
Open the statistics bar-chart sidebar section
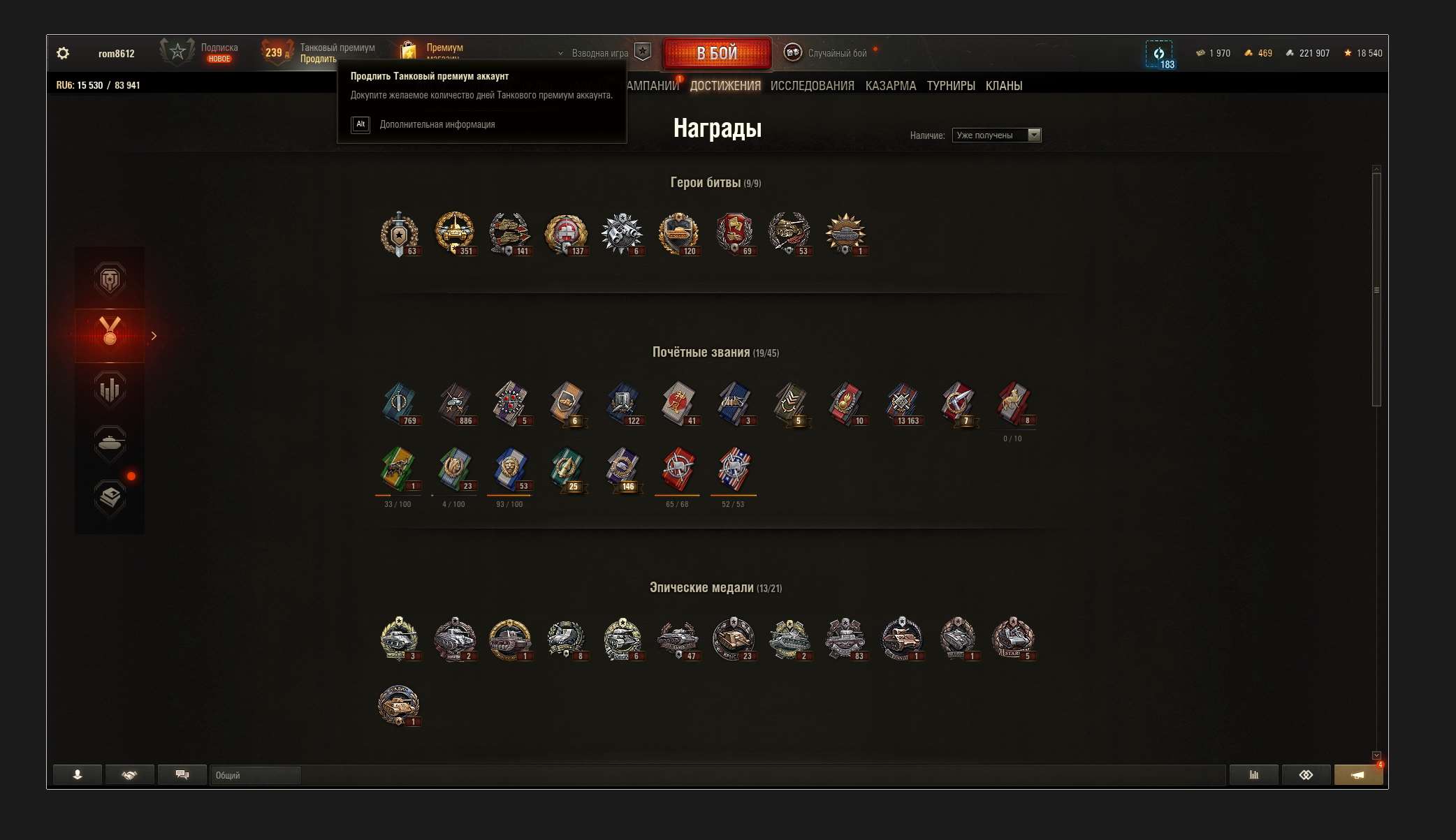click(x=110, y=390)
